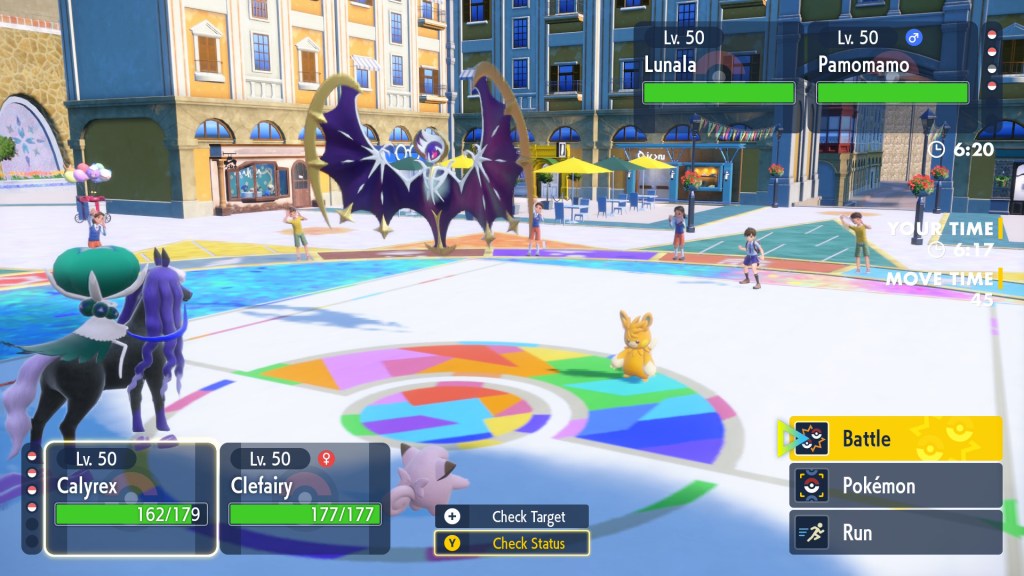Show the Check Status screen

tap(511, 544)
